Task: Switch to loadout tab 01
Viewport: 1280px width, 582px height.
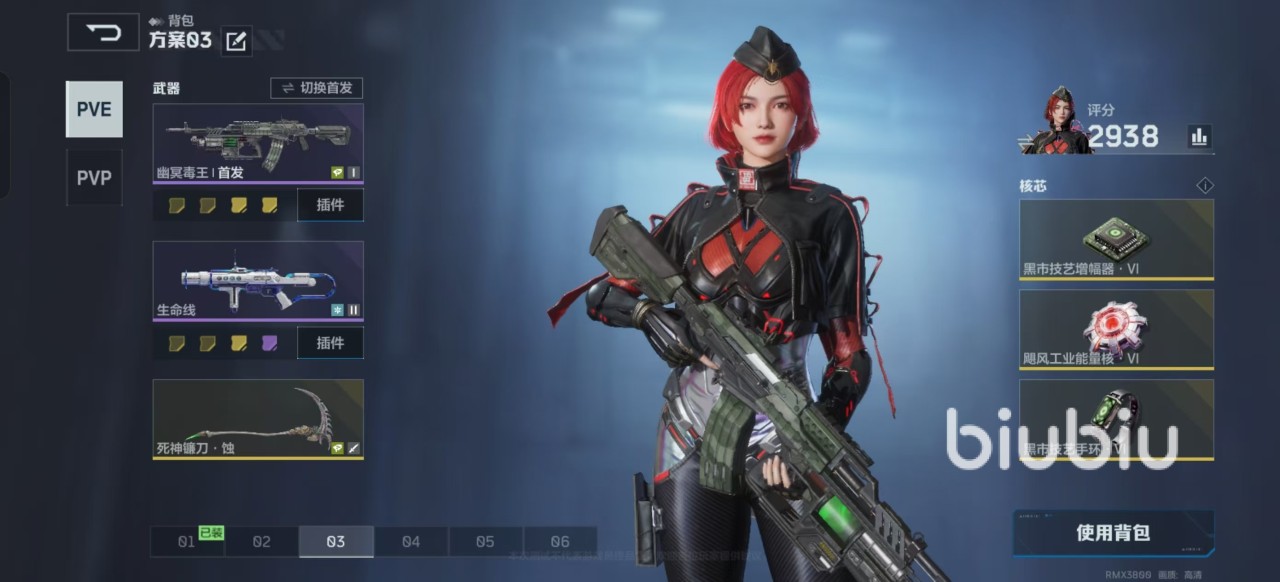Action: (x=187, y=542)
